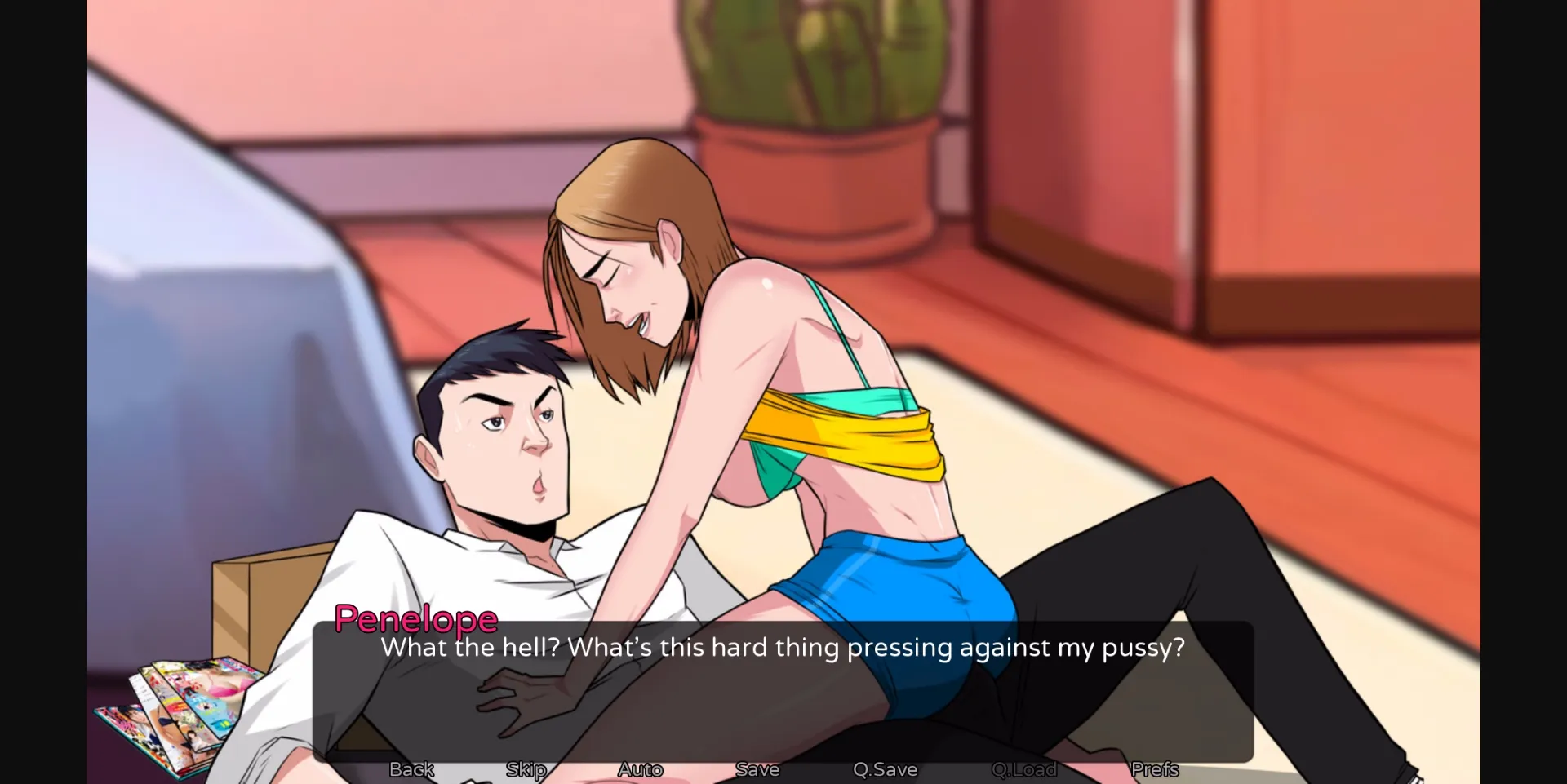Load the latest quicksave via Q.Load
The width and height of the screenshot is (1567, 784).
(1023, 768)
